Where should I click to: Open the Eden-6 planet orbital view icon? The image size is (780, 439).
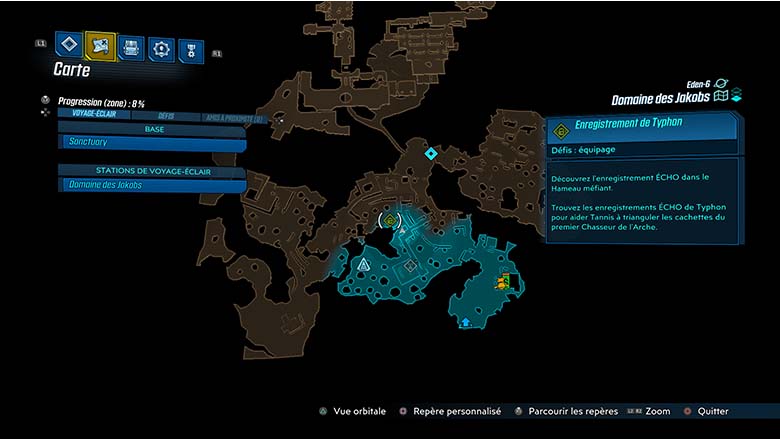[x=721, y=83]
